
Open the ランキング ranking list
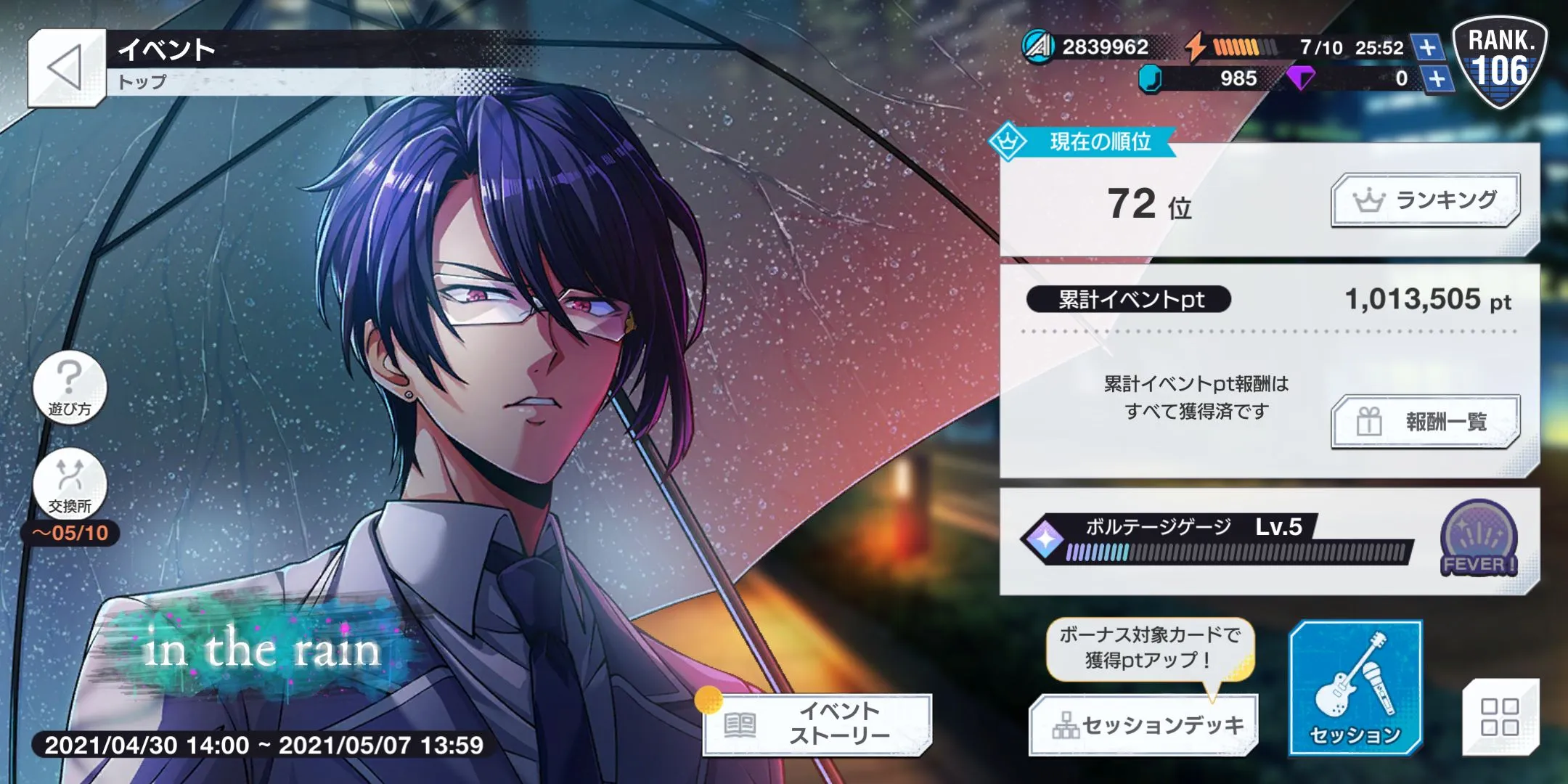coord(1425,200)
